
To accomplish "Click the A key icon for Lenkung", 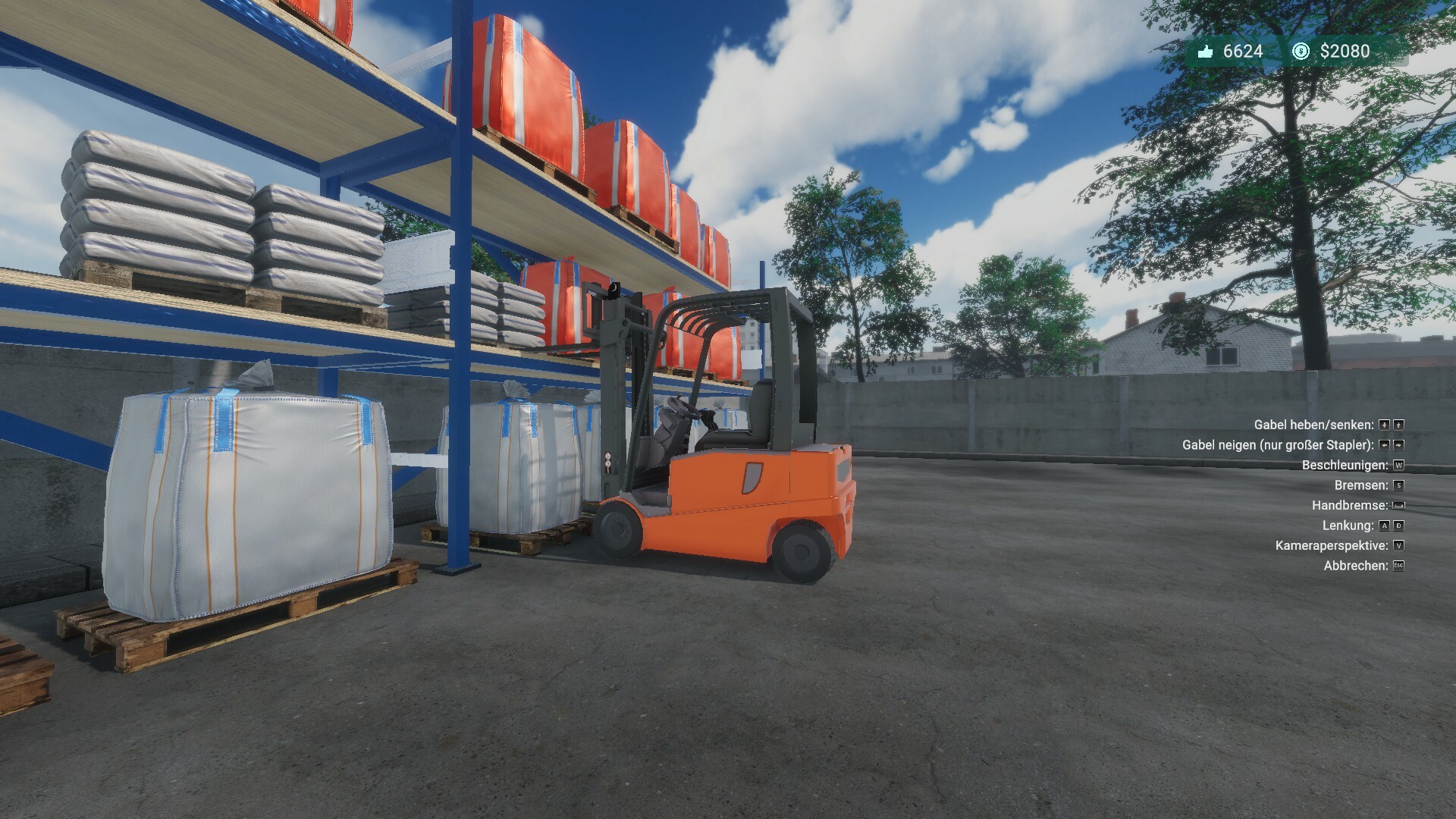I will click(x=1385, y=526).
